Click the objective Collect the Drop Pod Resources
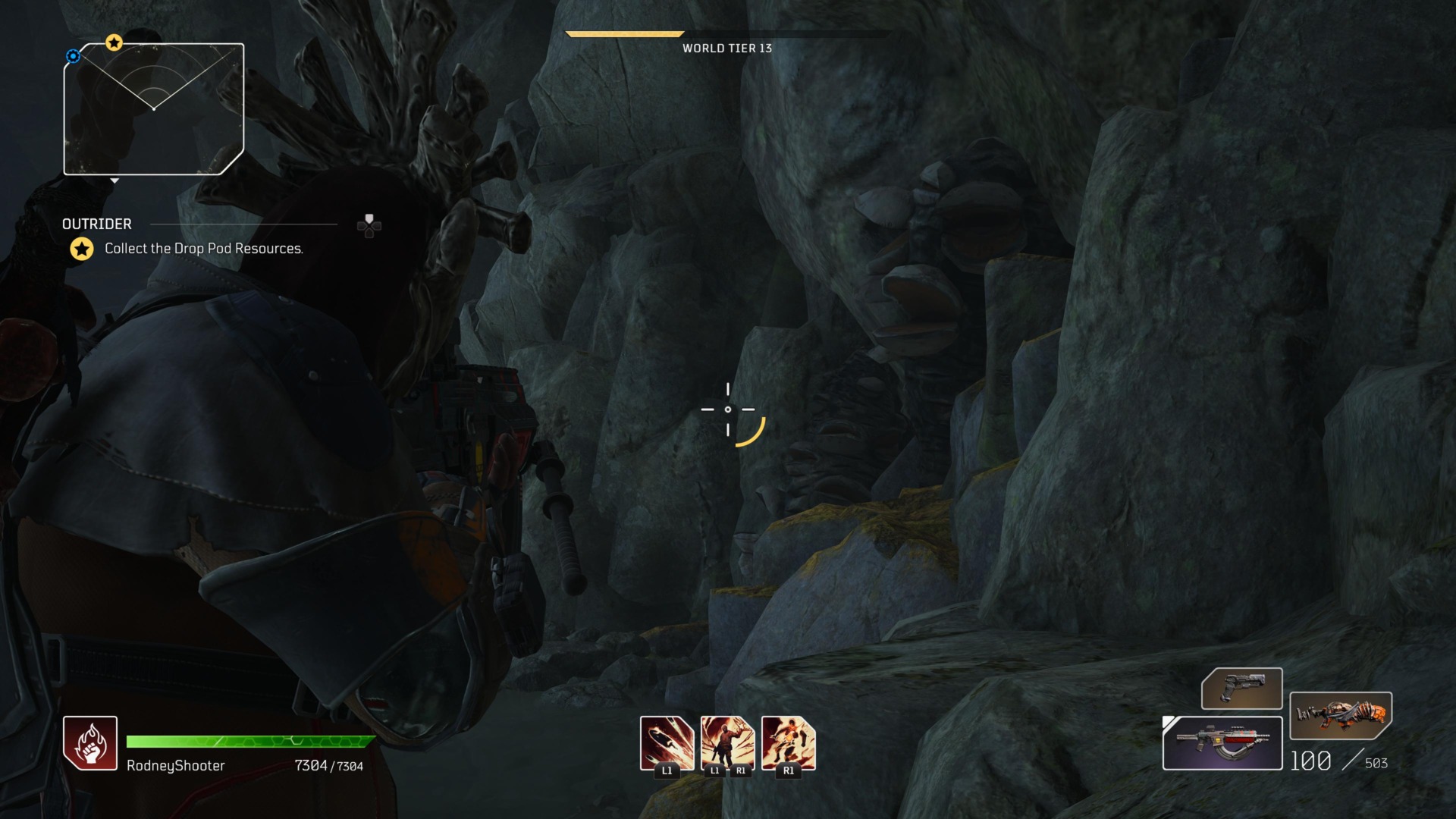 pyautogui.click(x=203, y=248)
